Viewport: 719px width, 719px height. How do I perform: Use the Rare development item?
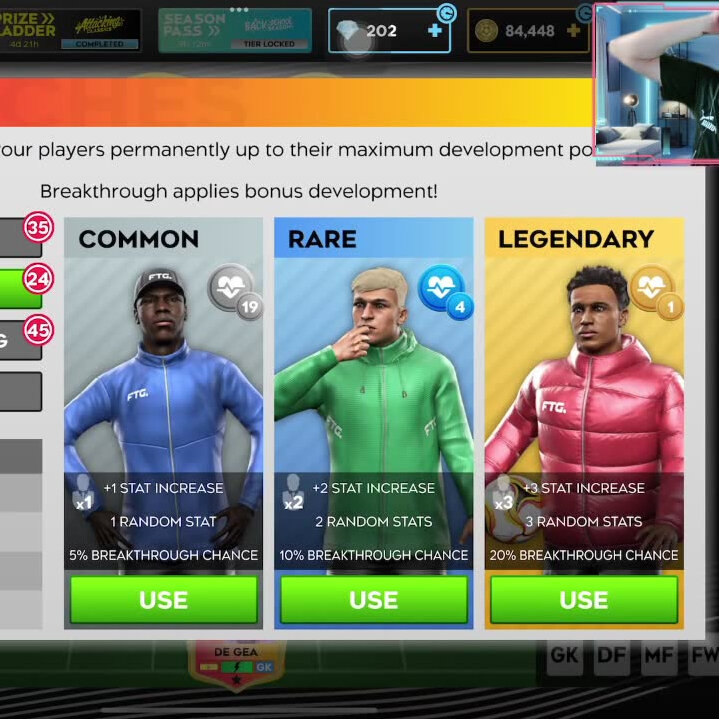click(x=373, y=599)
